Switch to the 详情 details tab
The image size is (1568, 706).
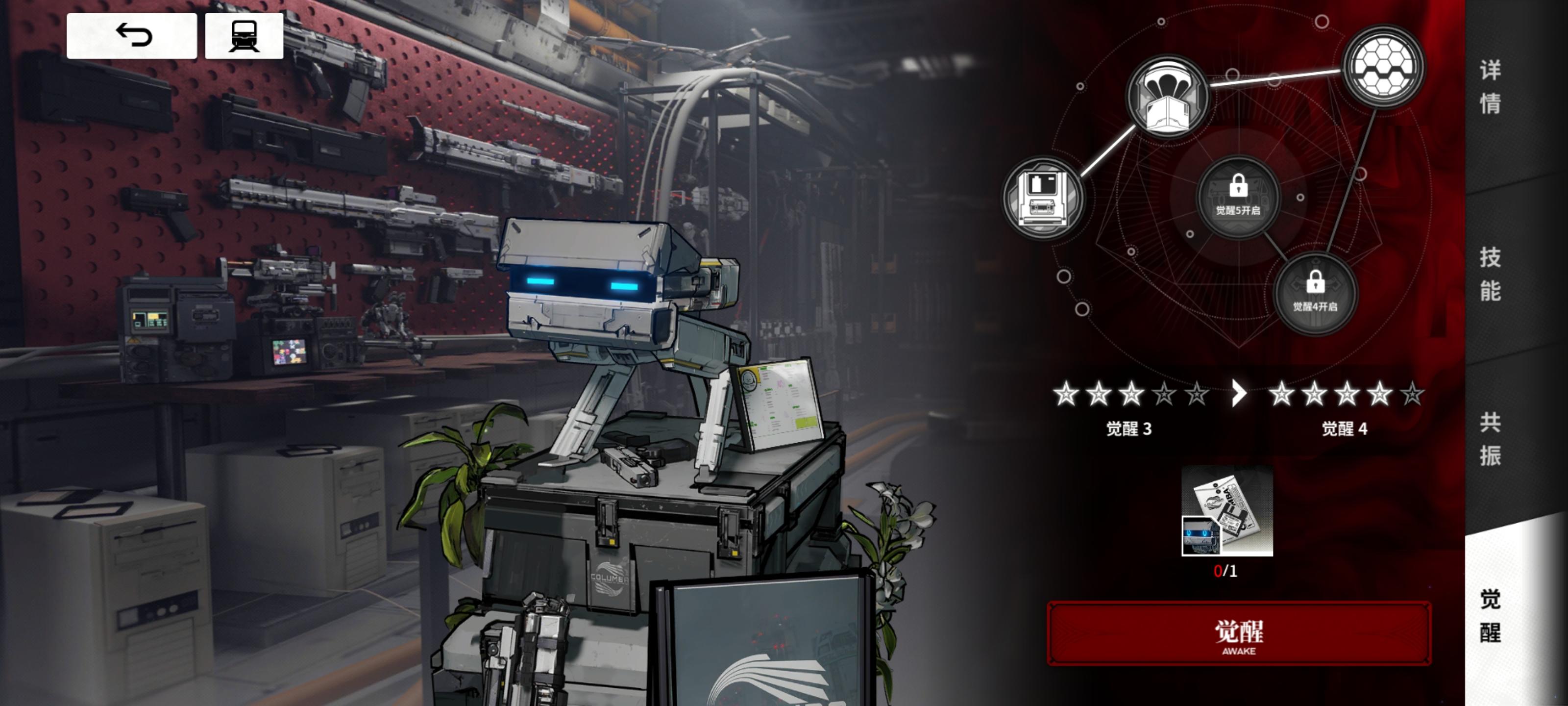point(1490,86)
